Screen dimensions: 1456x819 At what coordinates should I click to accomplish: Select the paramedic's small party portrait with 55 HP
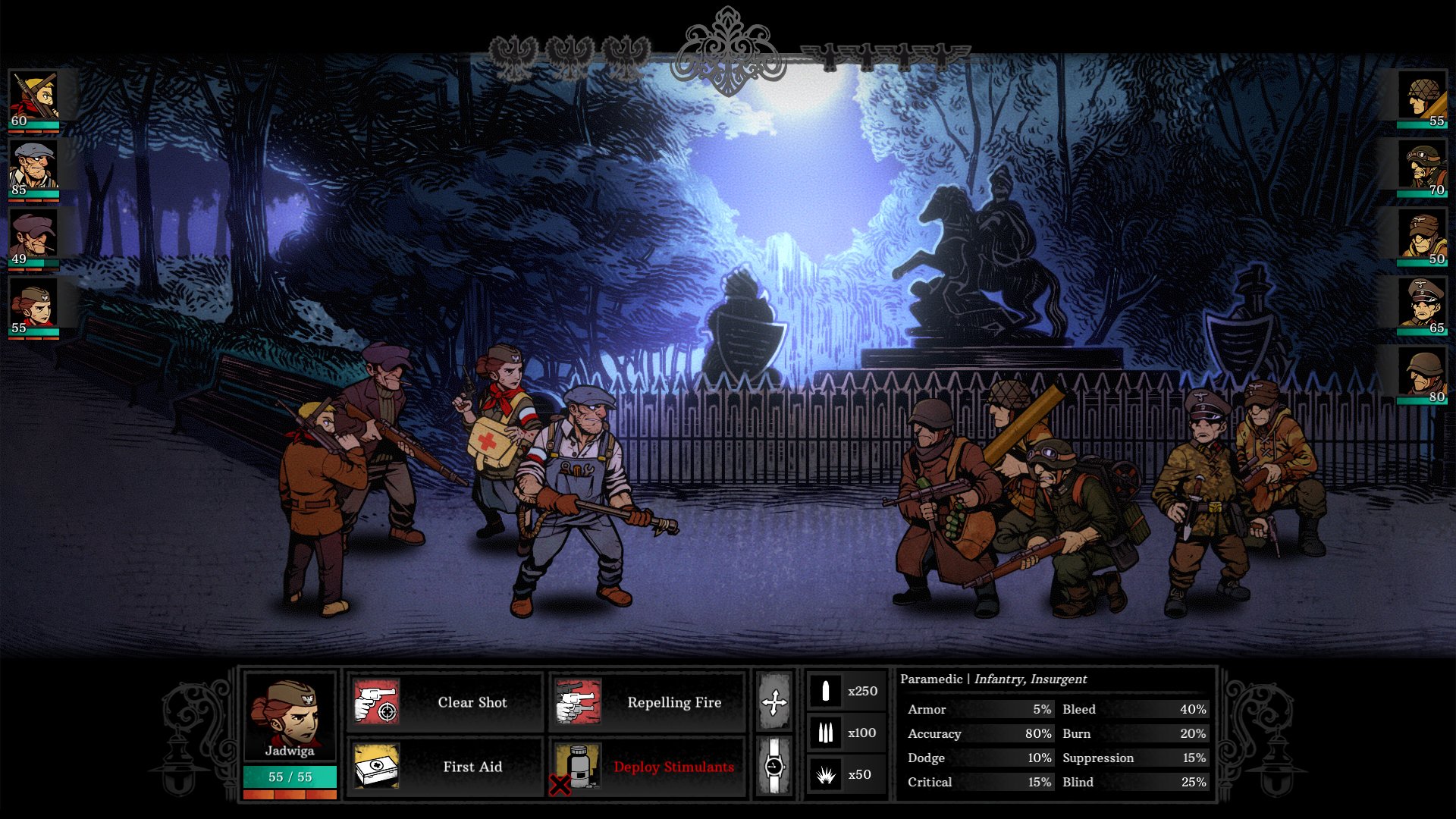pos(33,306)
